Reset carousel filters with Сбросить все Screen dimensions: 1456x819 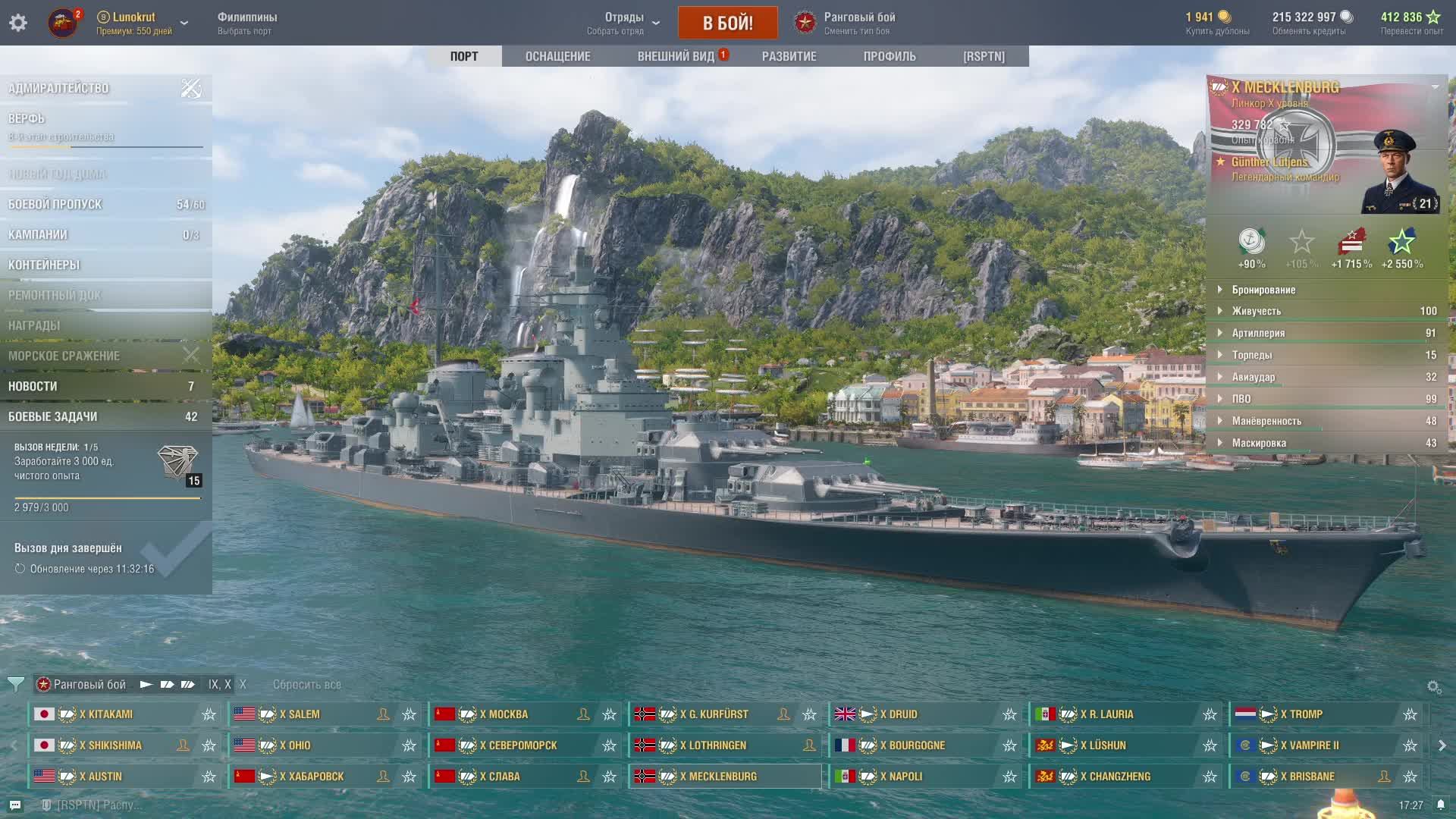click(307, 684)
